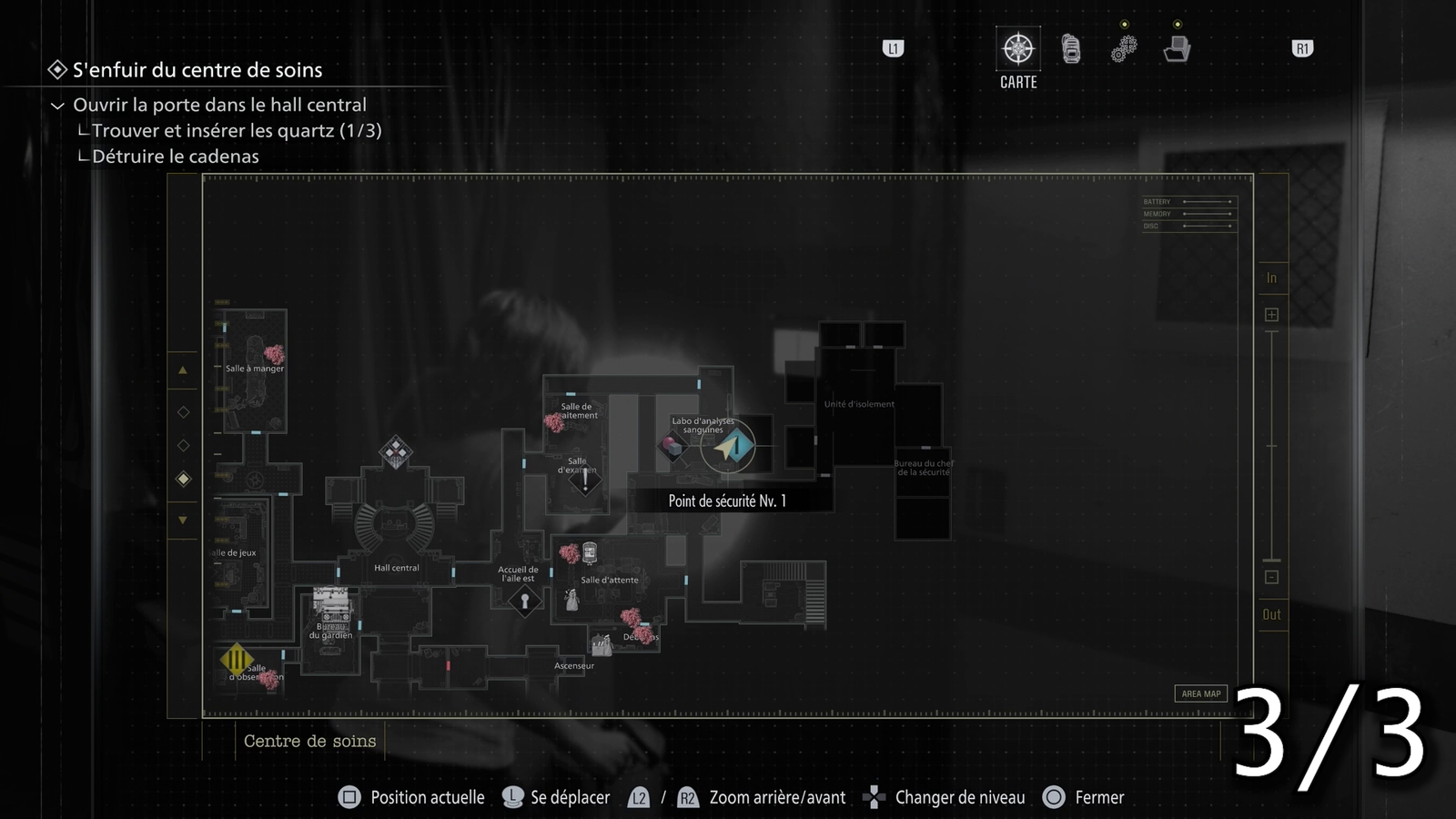Select the keyhole marker at Accueil de l'aile est

pos(524,601)
